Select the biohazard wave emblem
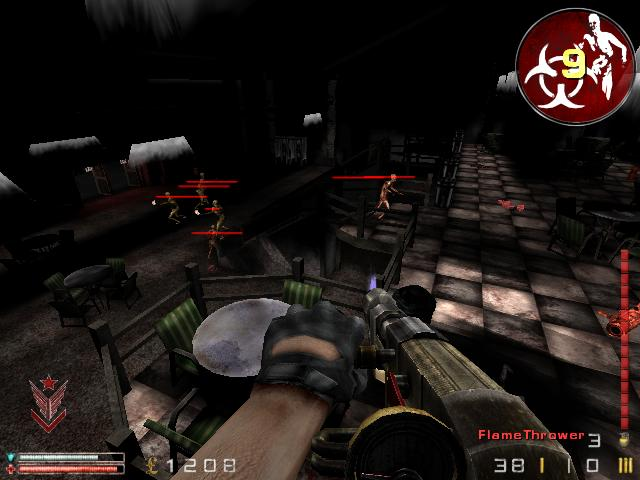Viewport: 640px width, 480px height. pyautogui.click(x=574, y=66)
